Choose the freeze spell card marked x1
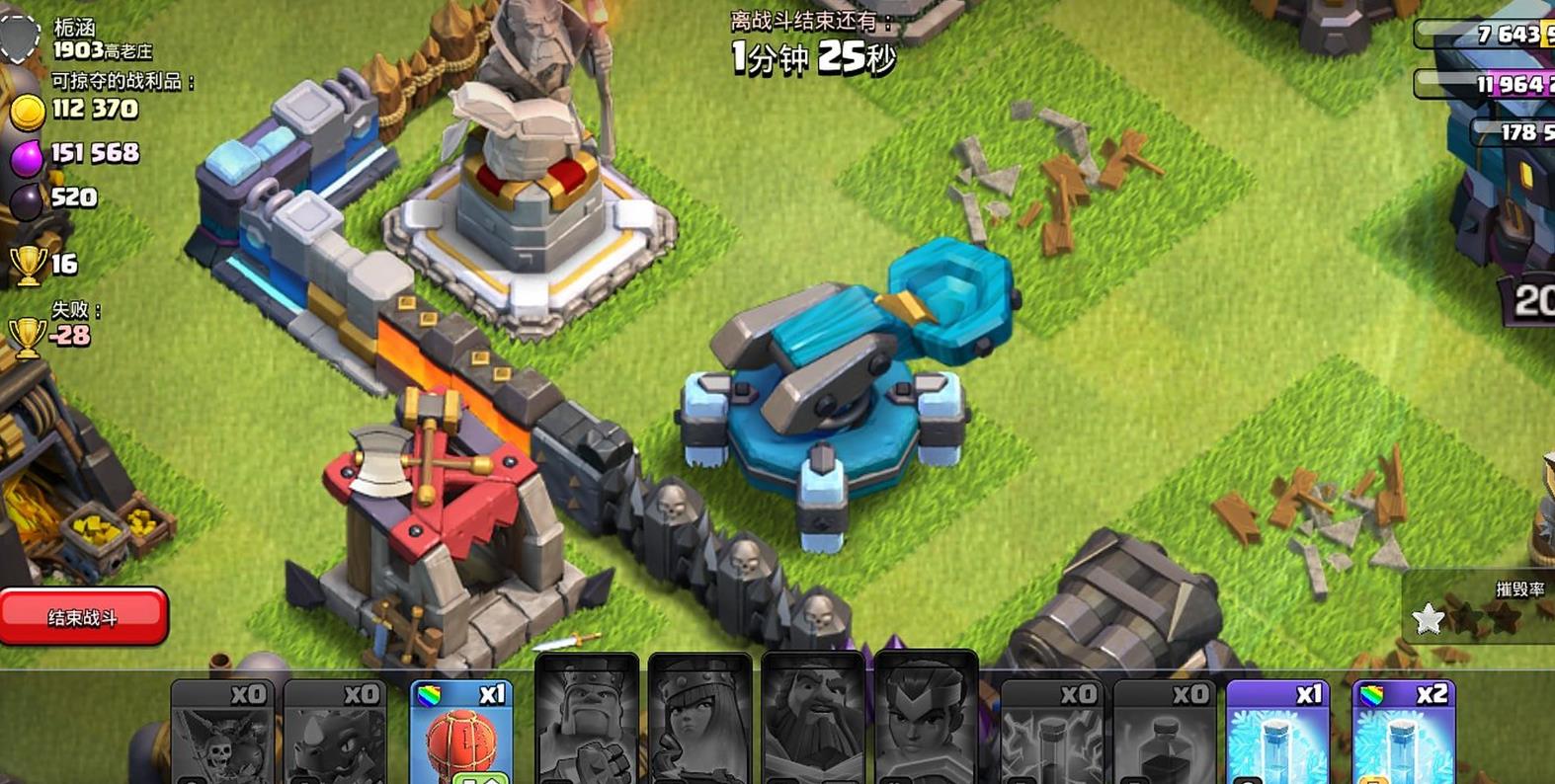This screenshot has width=1555, height=784. click(x=1276, y=734)
